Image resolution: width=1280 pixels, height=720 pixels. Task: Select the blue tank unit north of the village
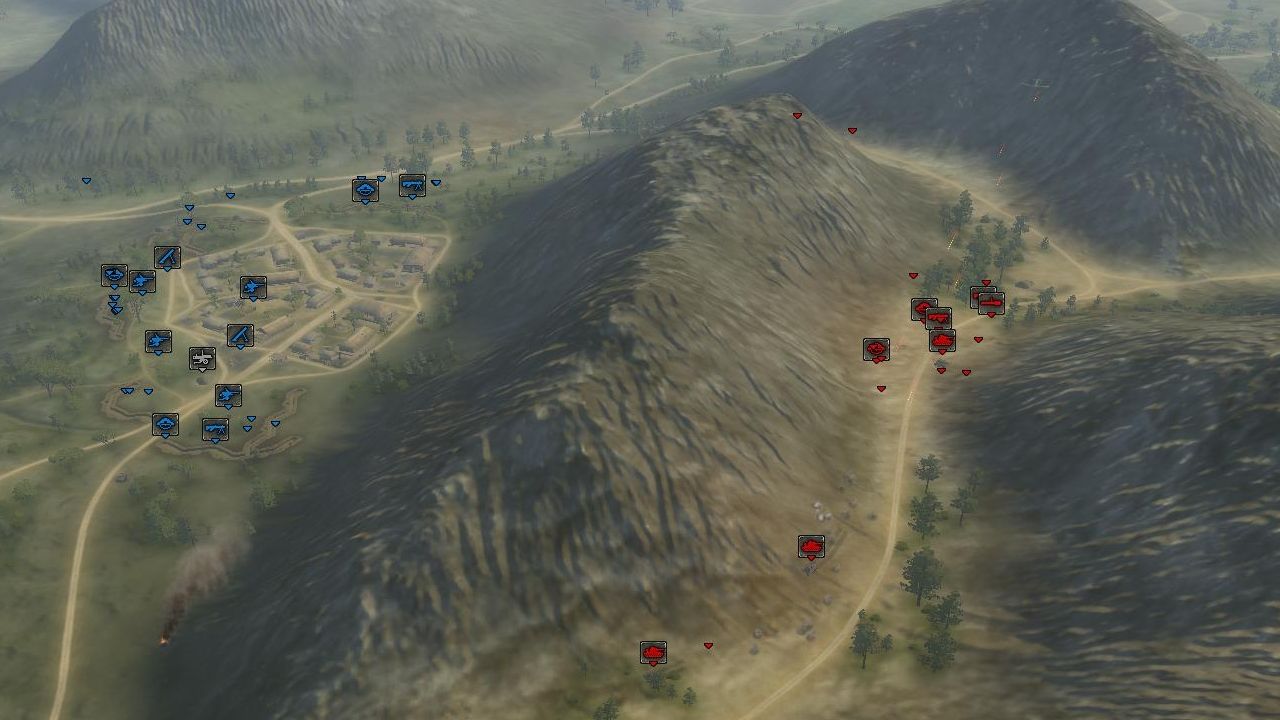pos(365,189)
